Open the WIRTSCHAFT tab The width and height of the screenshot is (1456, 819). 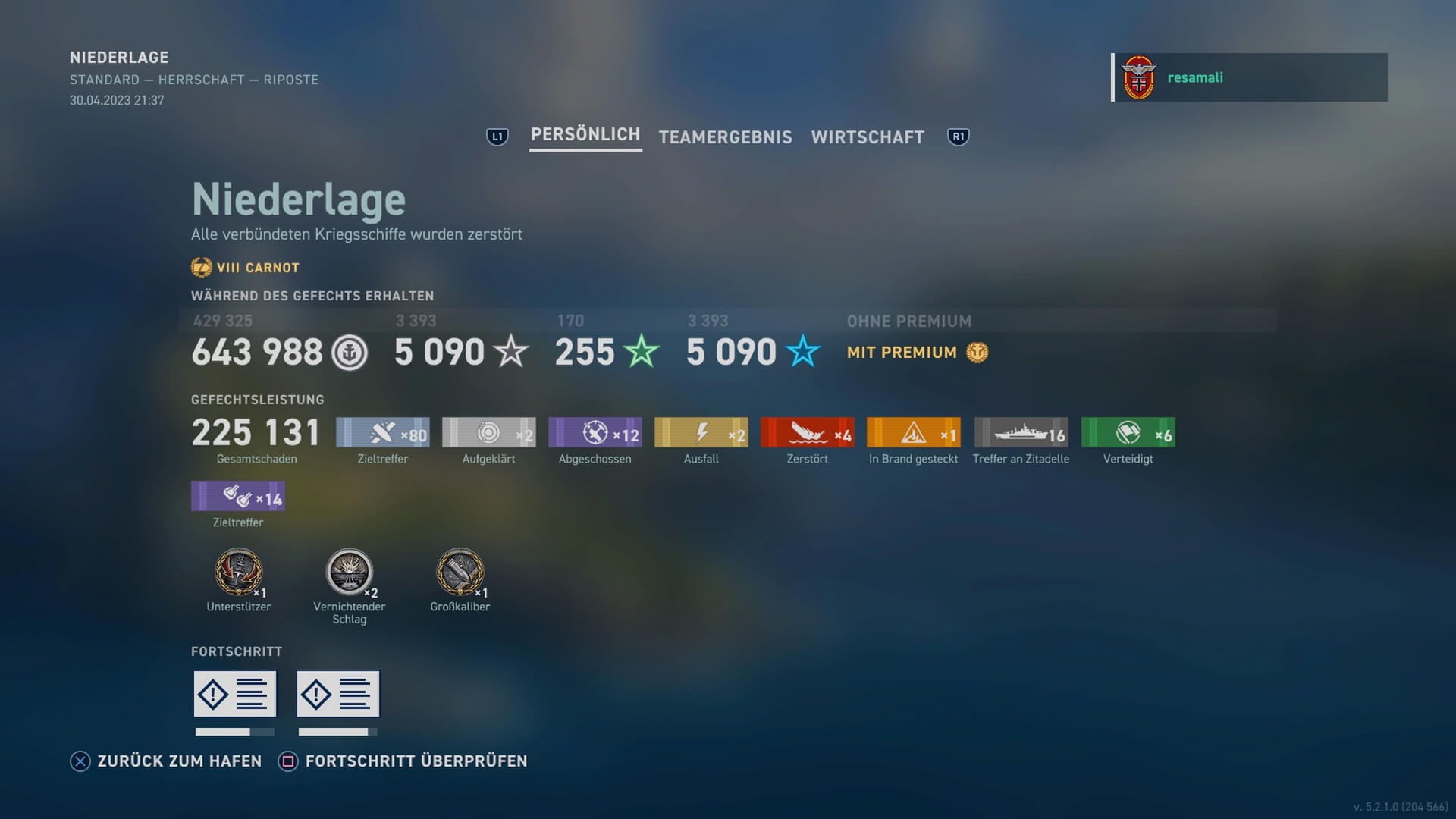pos(868,137)
